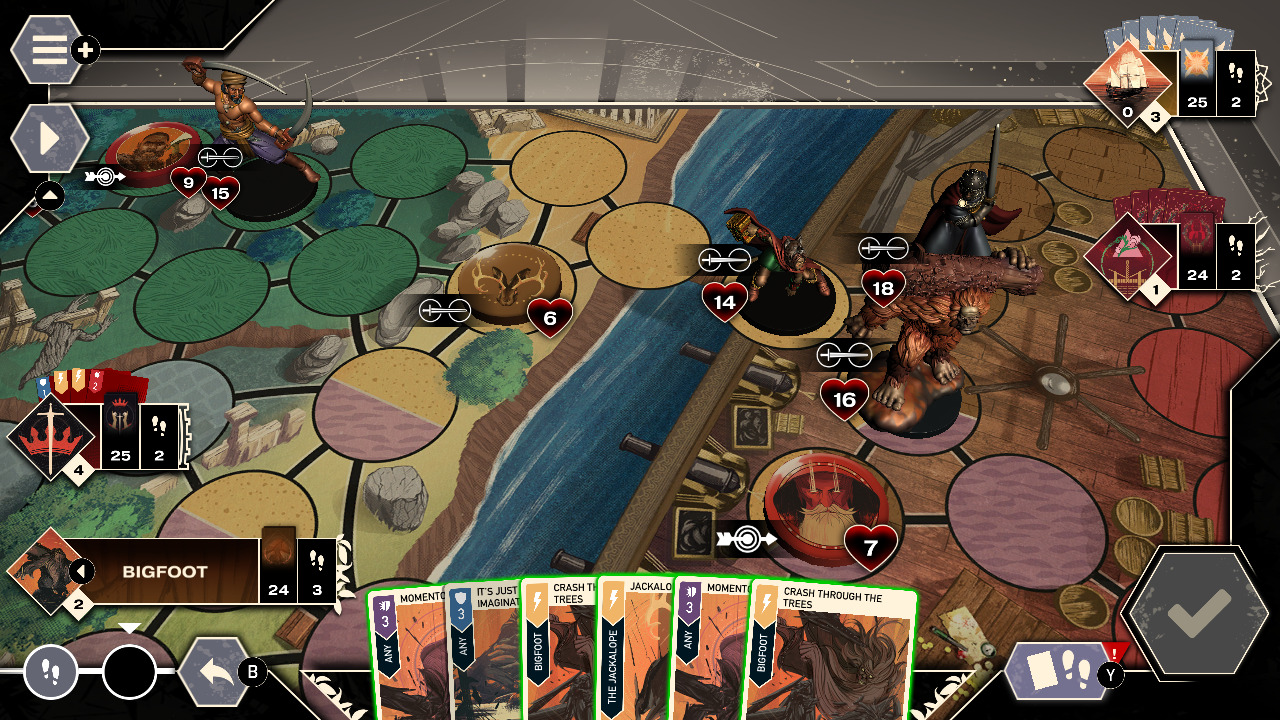
Task: Confirm with the large checkmark button
Action: pos(1197,612)
